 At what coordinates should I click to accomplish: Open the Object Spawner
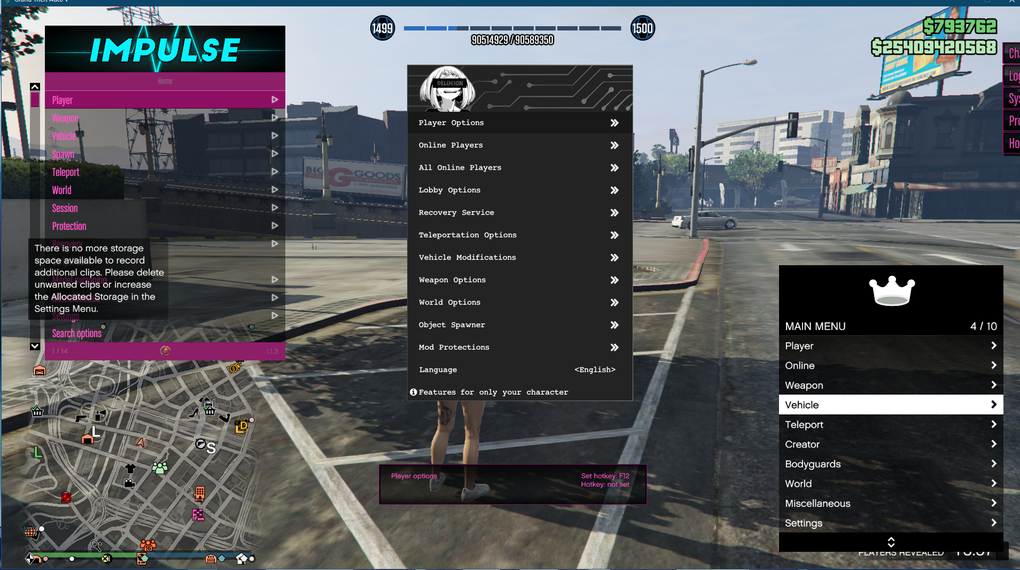point(519,325)
